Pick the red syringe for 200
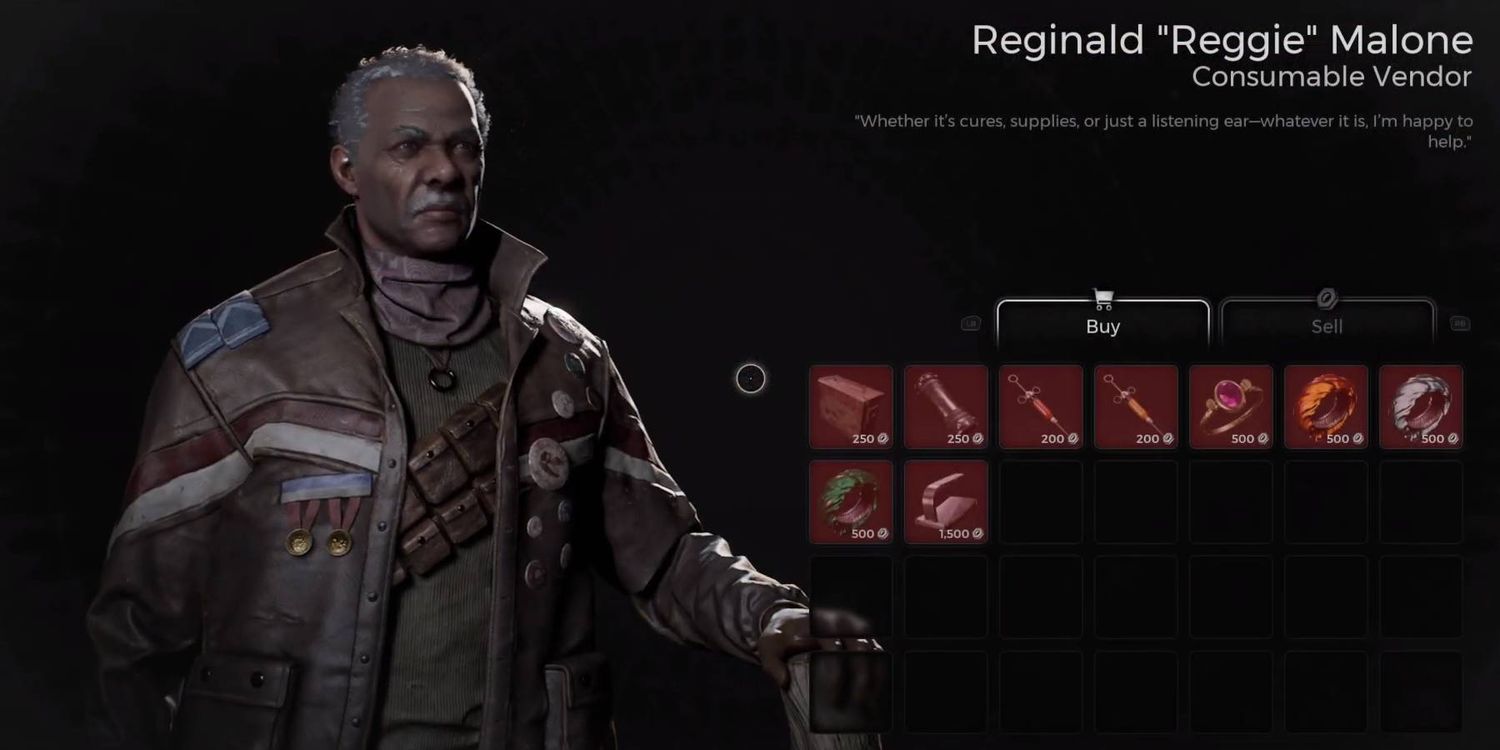 click(1041, 407)
